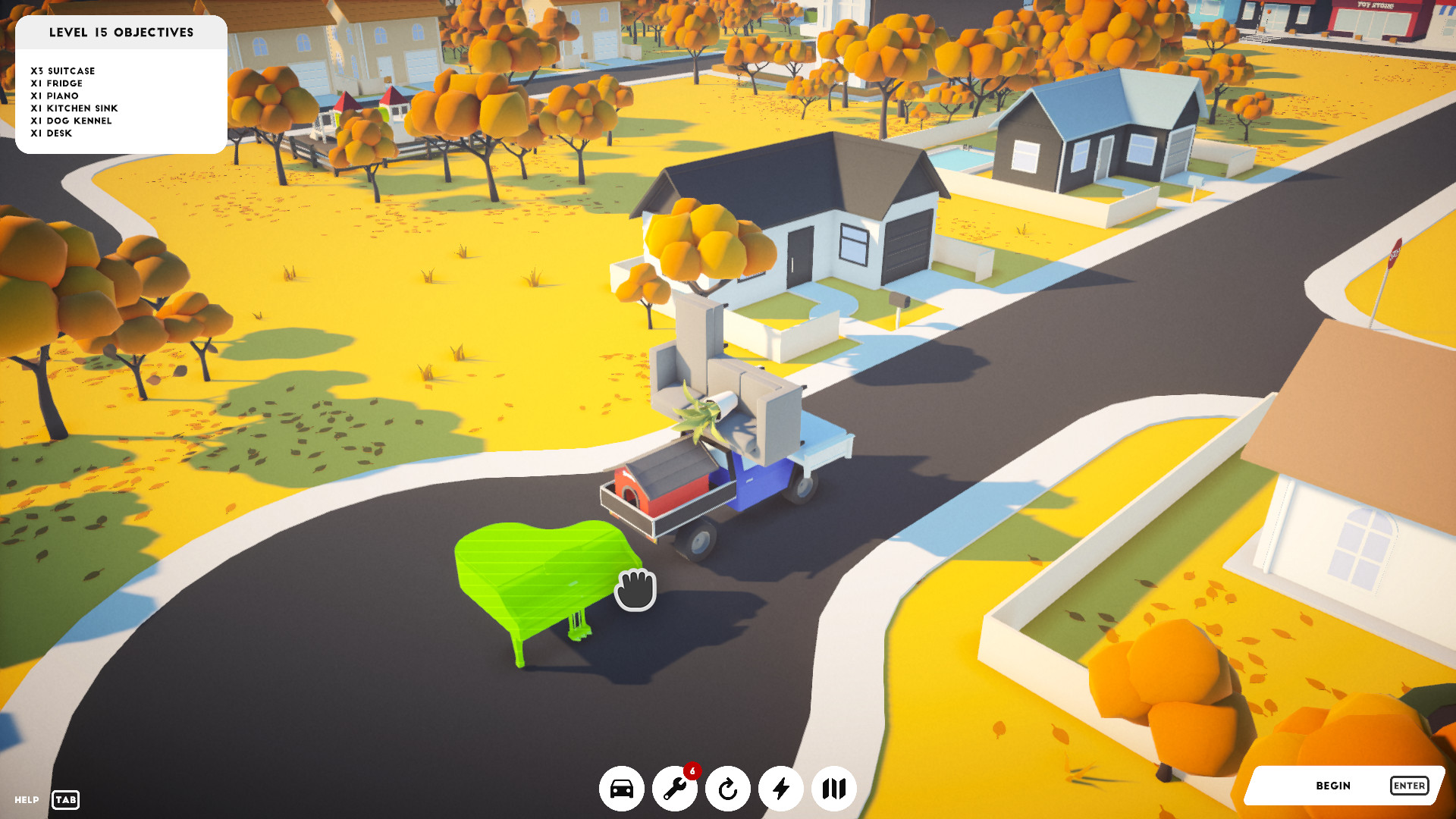Screen dimensions: 1456x819
Task: Select the X1 PIANO objective entry
Action: tap(55, 96)
